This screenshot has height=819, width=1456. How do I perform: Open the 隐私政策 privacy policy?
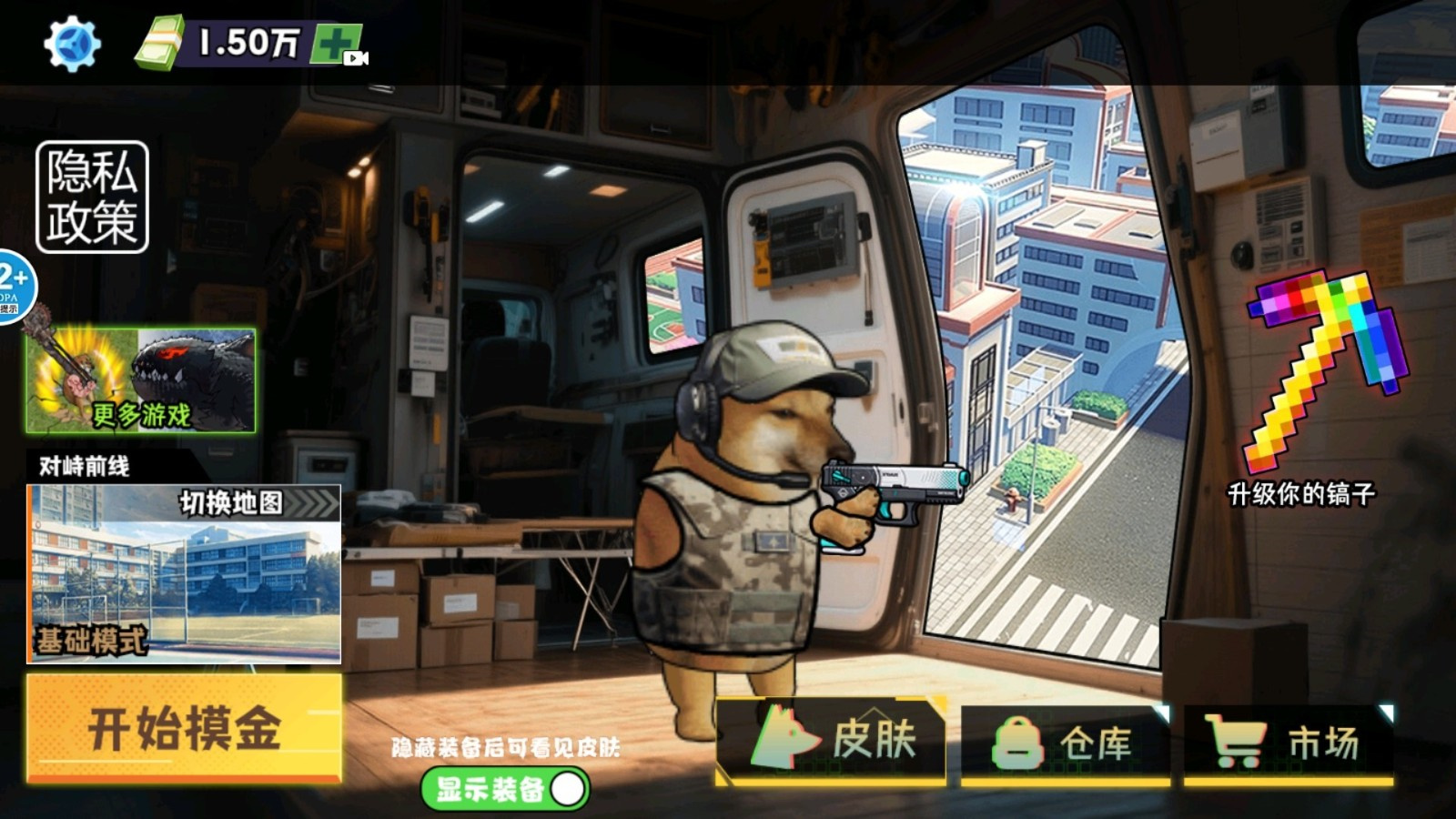tap(91, 198)
